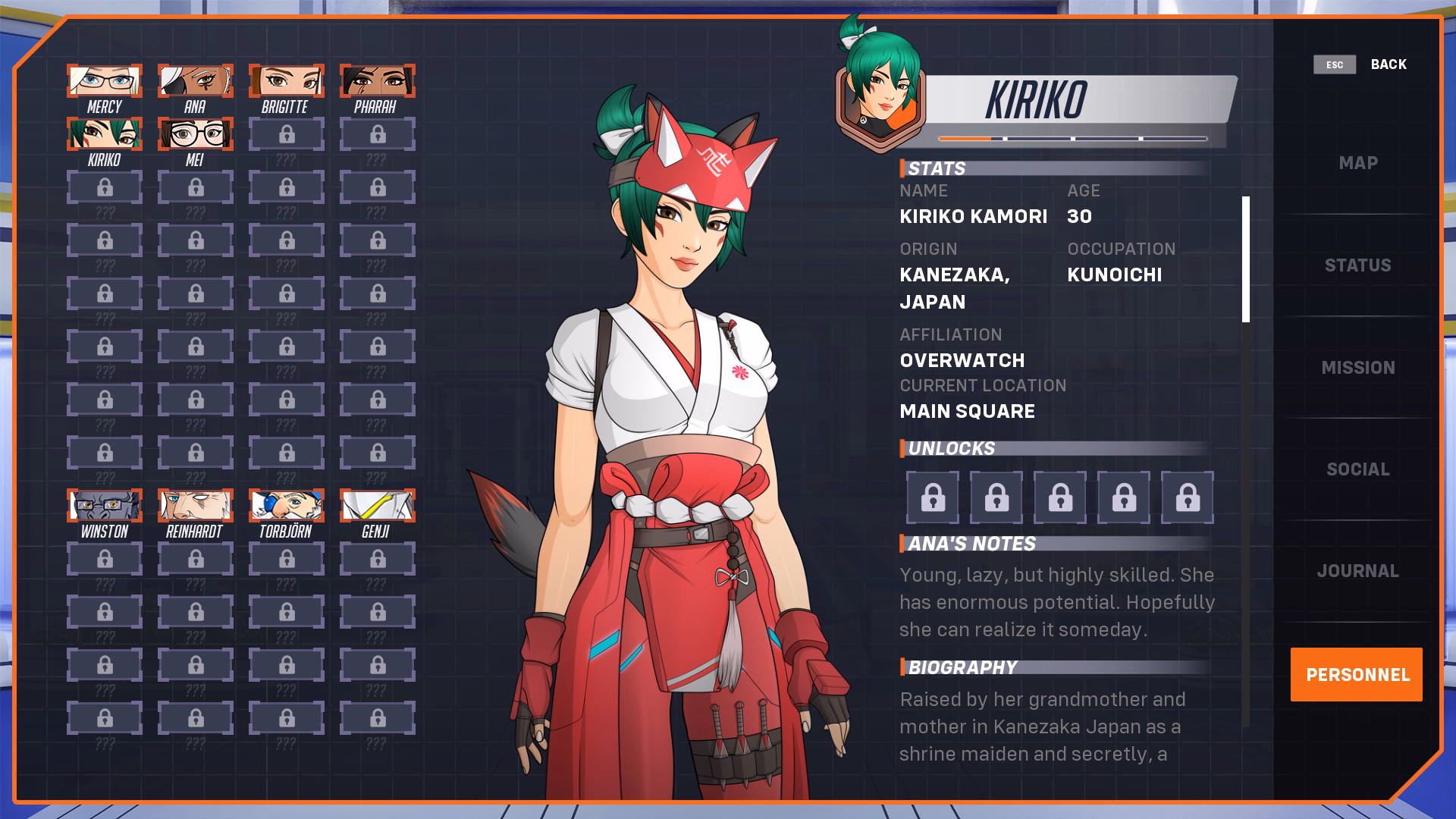This screenshot has height=819, width=1456.
Task: View Pharah's character file
Action: click(x=378, y=81)
